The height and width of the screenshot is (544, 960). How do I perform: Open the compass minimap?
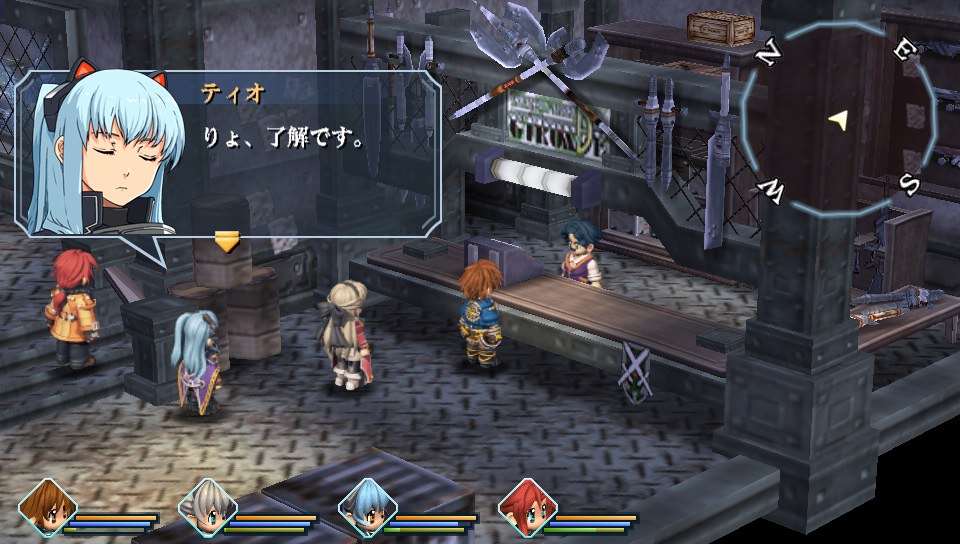[838, 121]
